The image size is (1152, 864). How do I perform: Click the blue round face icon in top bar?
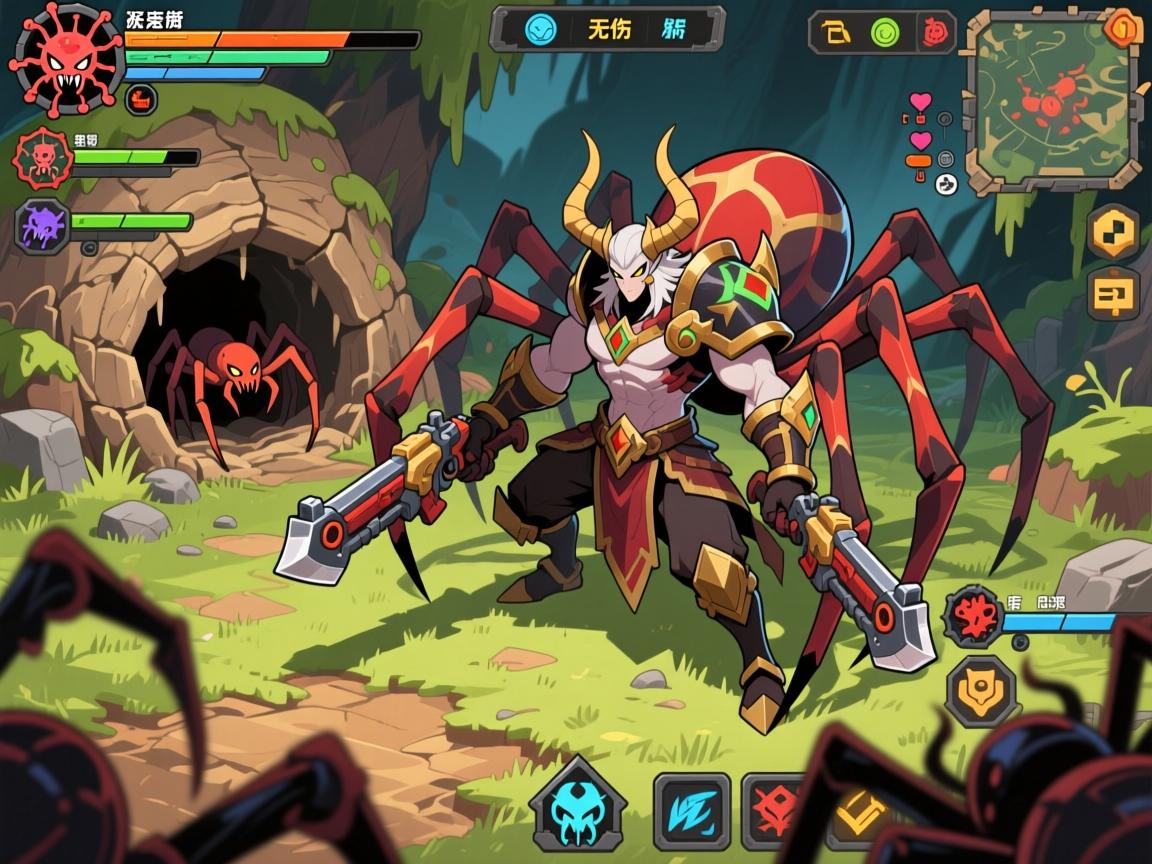pos(541,29)
